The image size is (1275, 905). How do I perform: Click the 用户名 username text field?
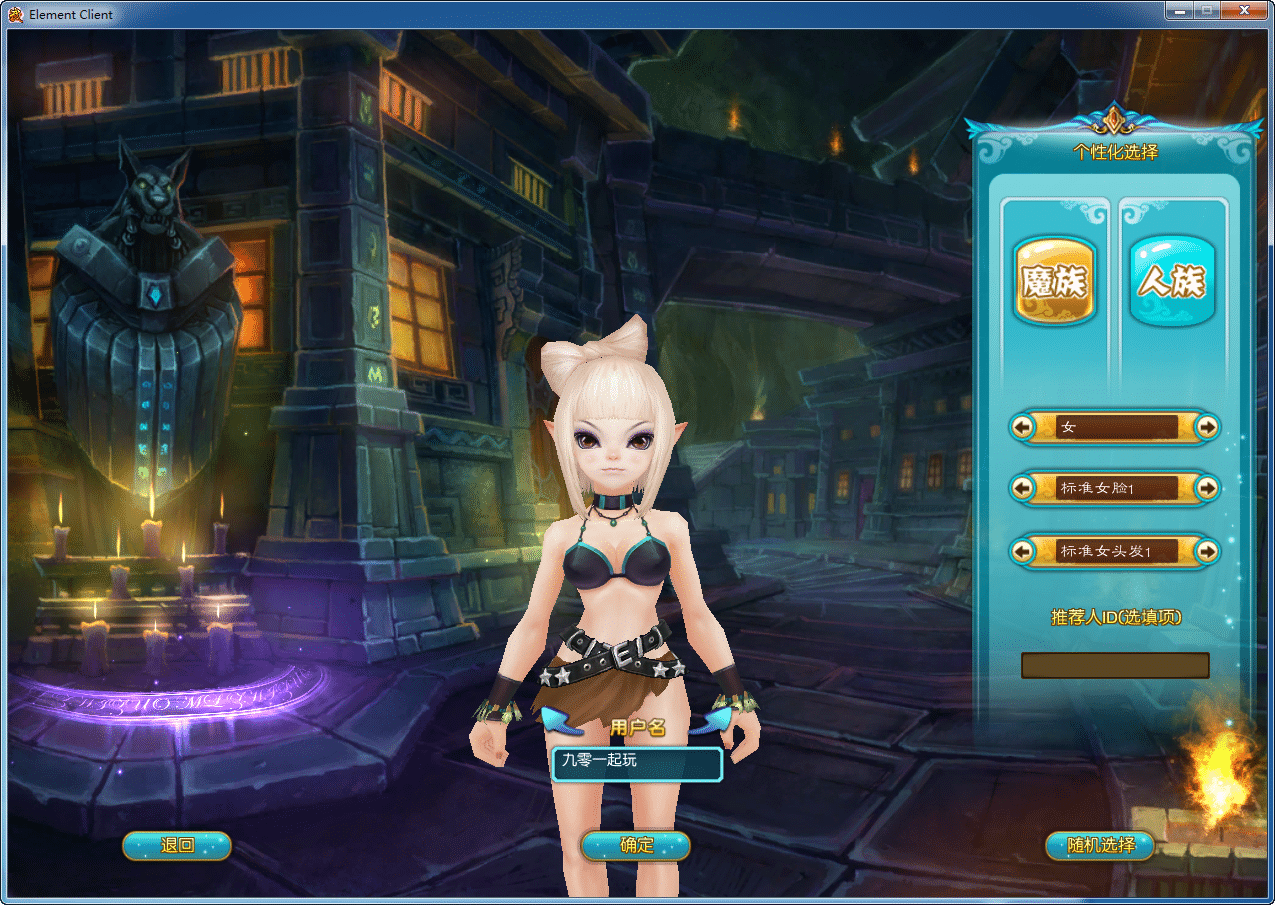click(x=636, y=764)
